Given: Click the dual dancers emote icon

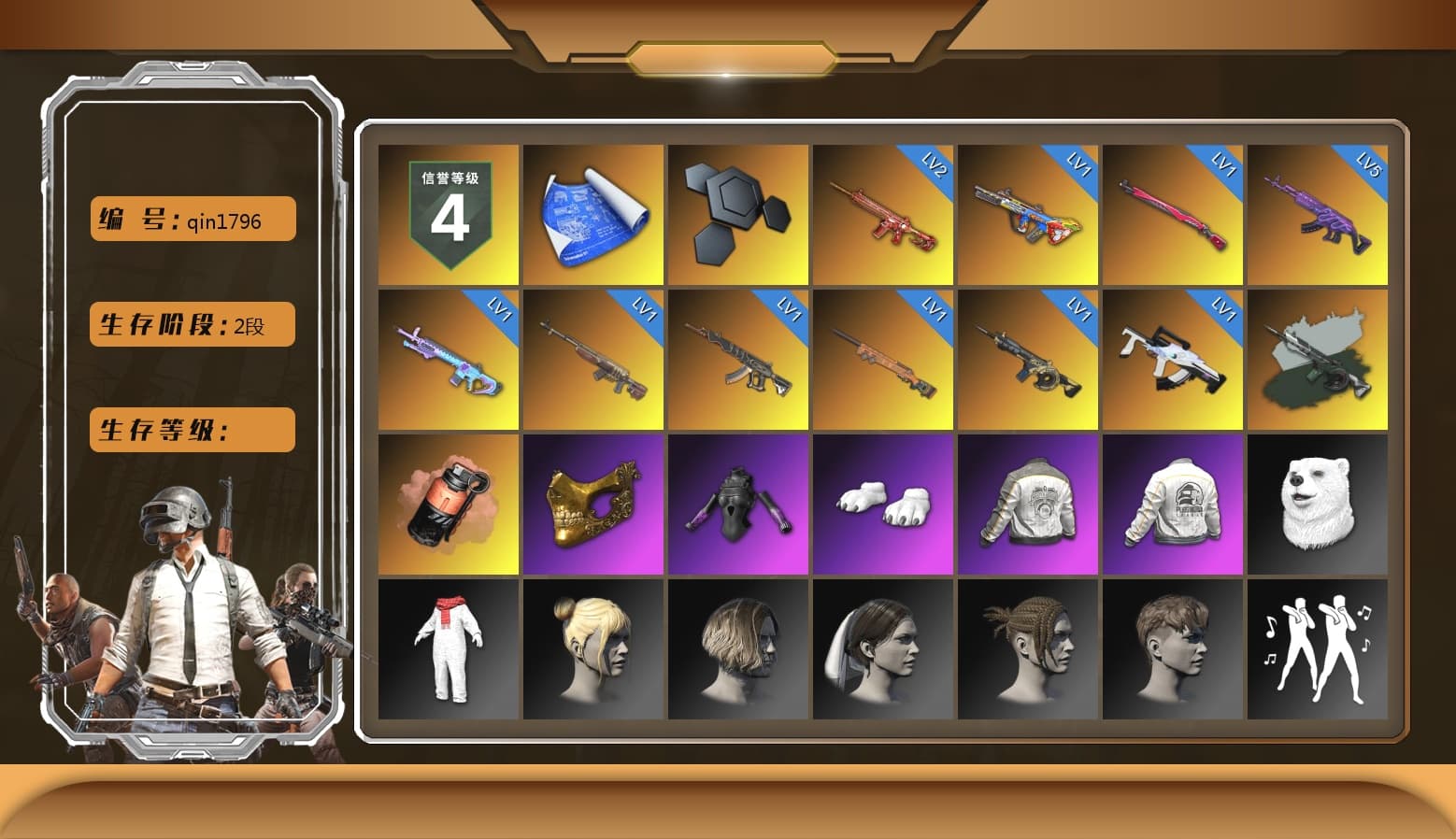Looking at the screenshot, I should click(x=1320, y=649).
